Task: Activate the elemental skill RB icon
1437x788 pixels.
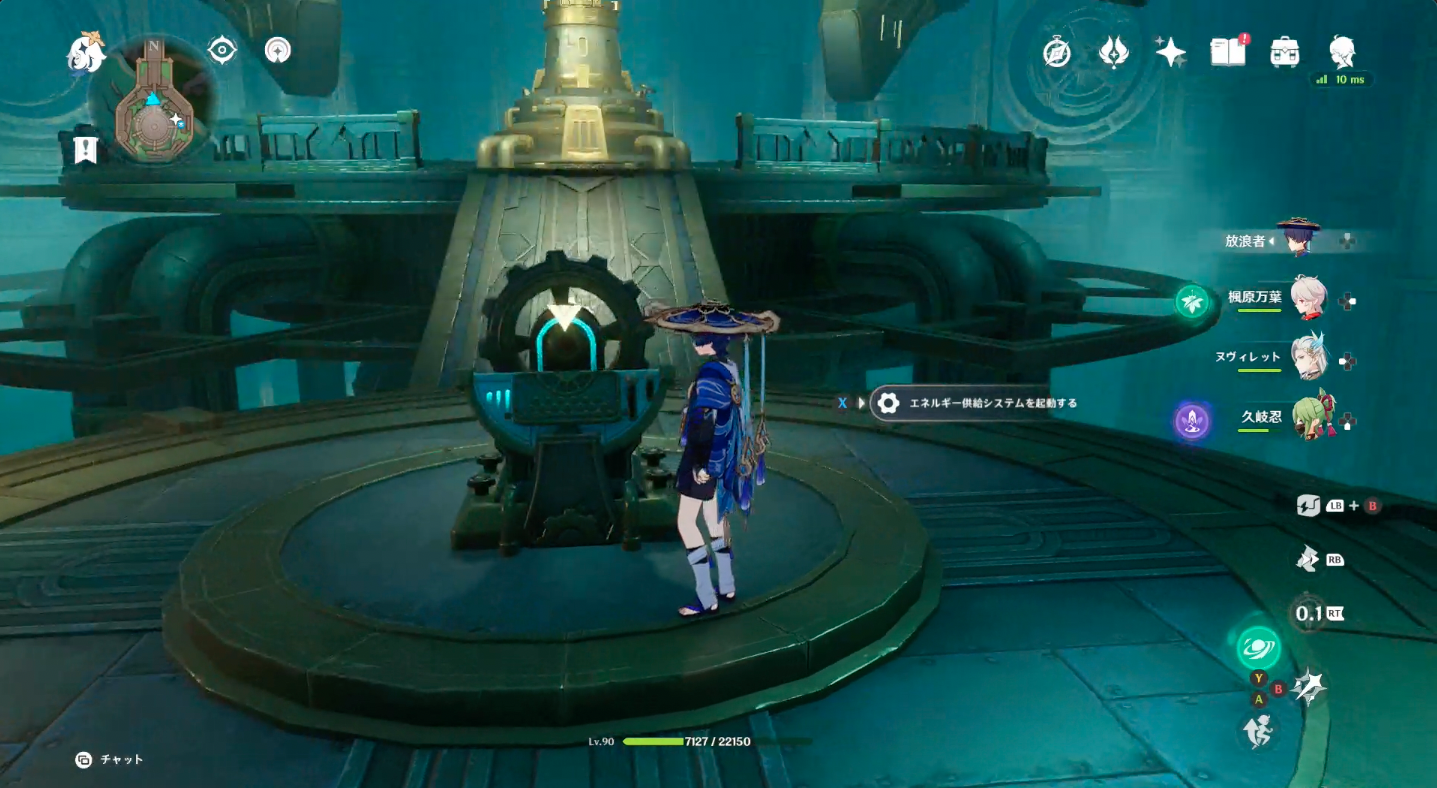Action: pyautogui.click(x=1306, y=559)
